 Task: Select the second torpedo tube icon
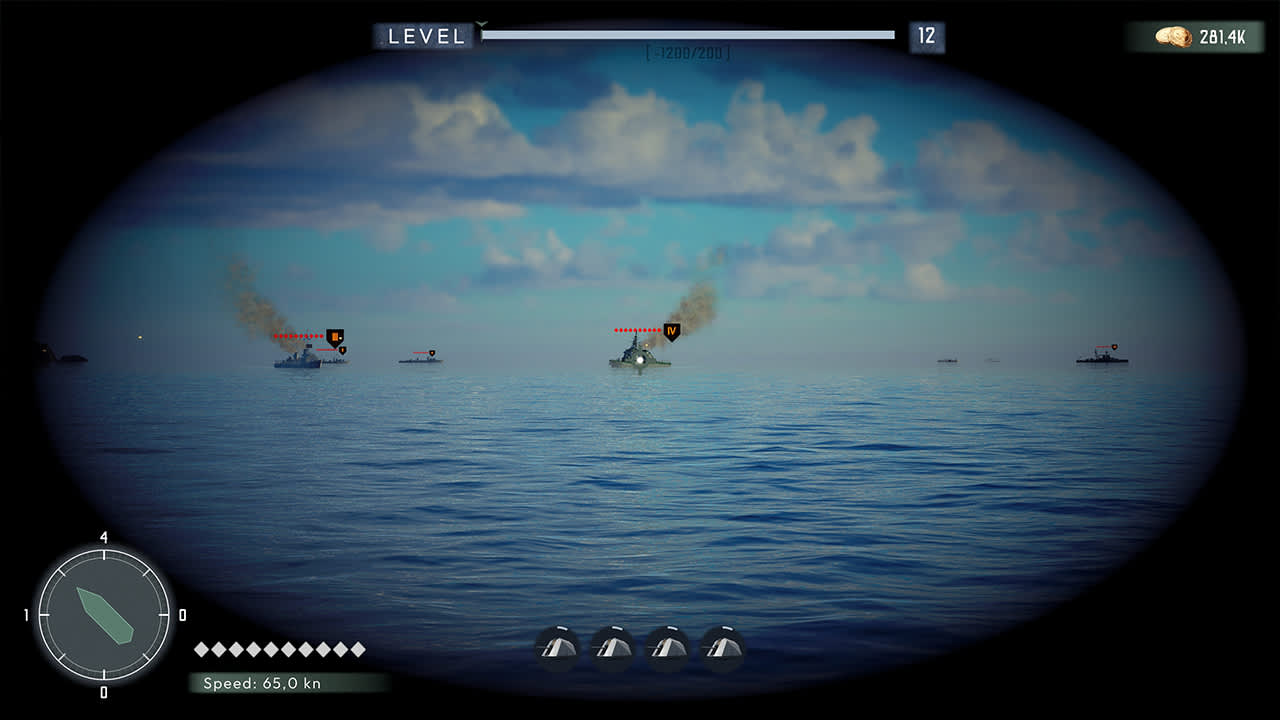(612, 646)
